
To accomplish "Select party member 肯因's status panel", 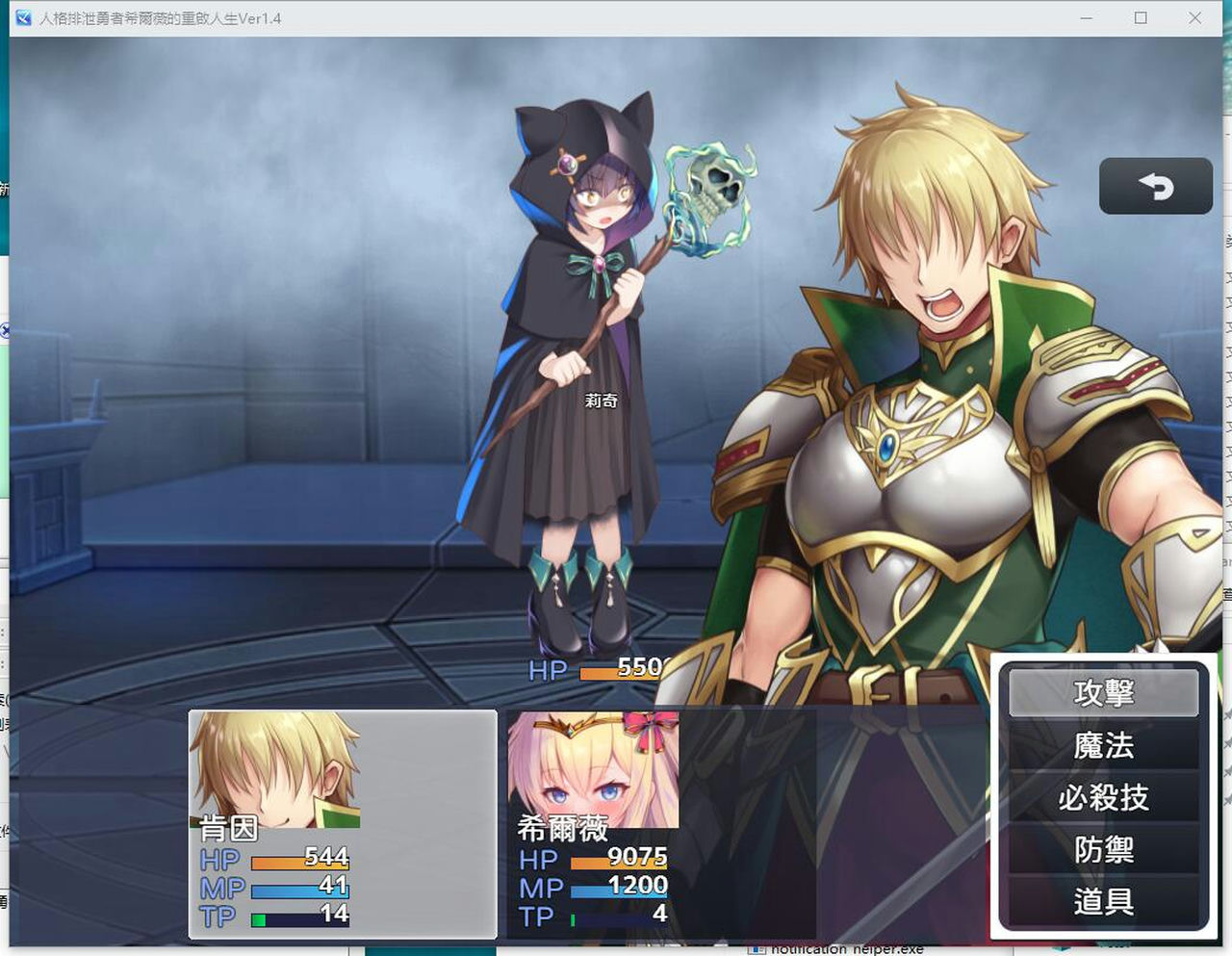I will pos(343,823).
